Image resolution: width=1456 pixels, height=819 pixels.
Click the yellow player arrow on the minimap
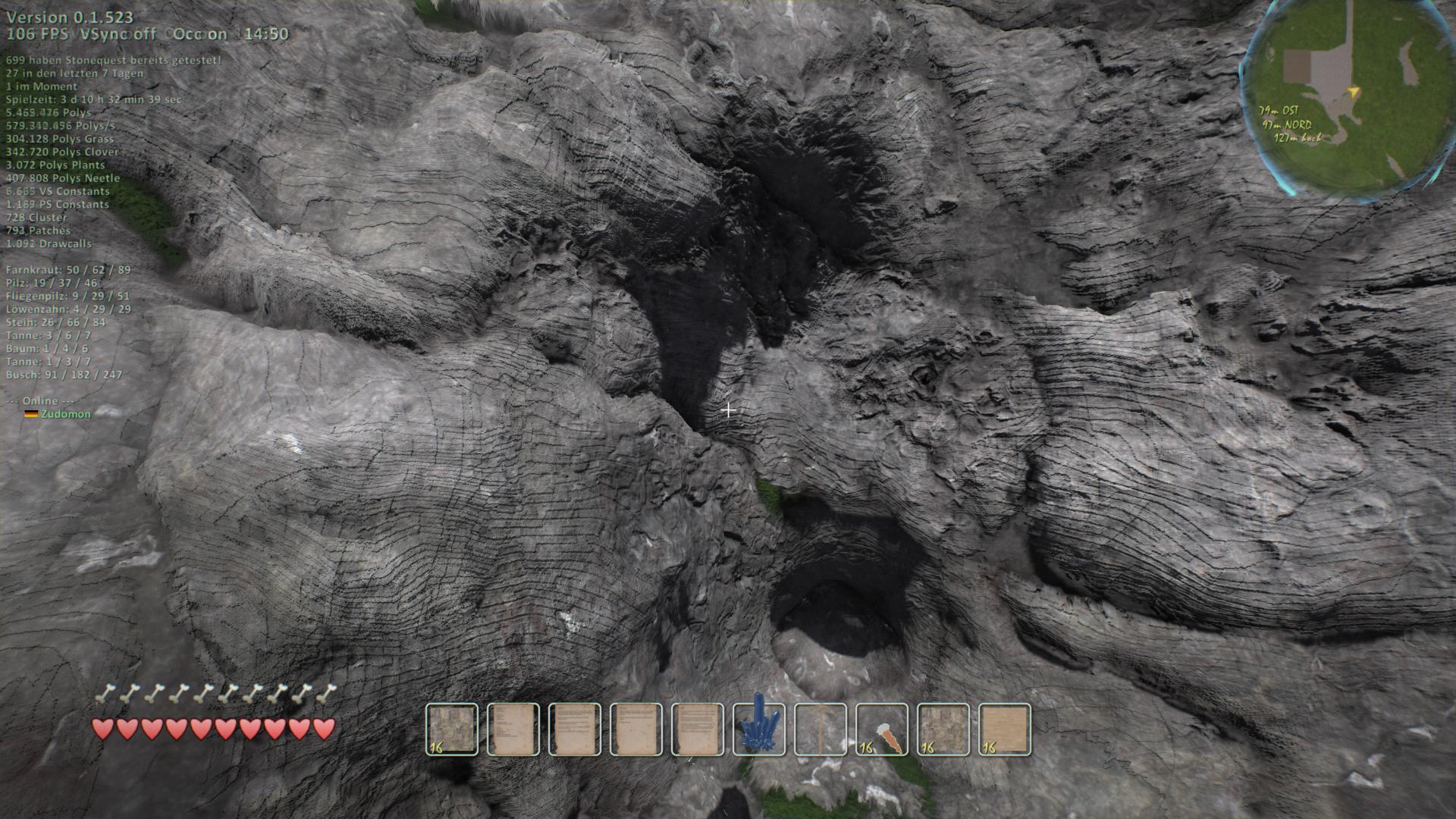click(1354, 93)
